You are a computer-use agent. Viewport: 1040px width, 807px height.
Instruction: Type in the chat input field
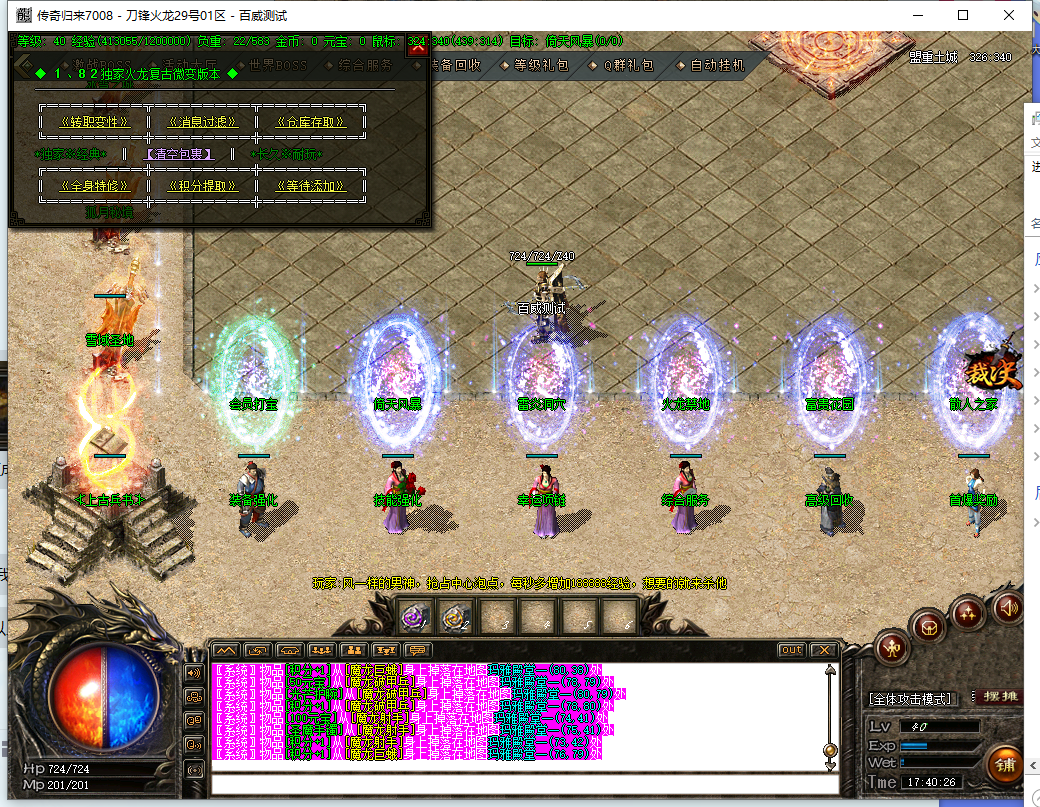pyautogui.click(x=518, y=782)
